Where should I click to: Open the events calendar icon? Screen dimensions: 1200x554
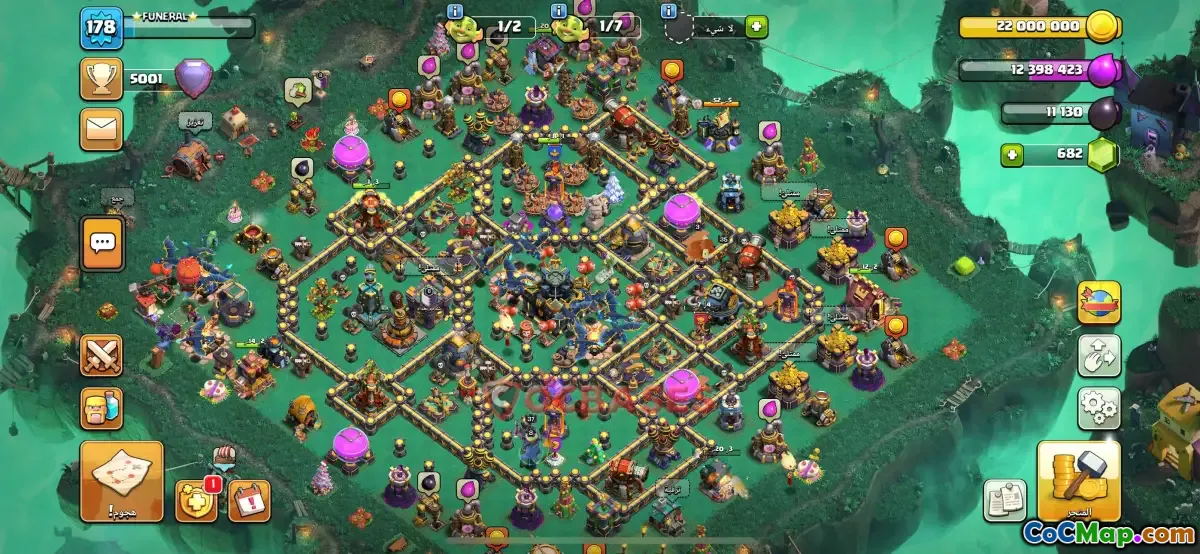[x=249, y=500]
